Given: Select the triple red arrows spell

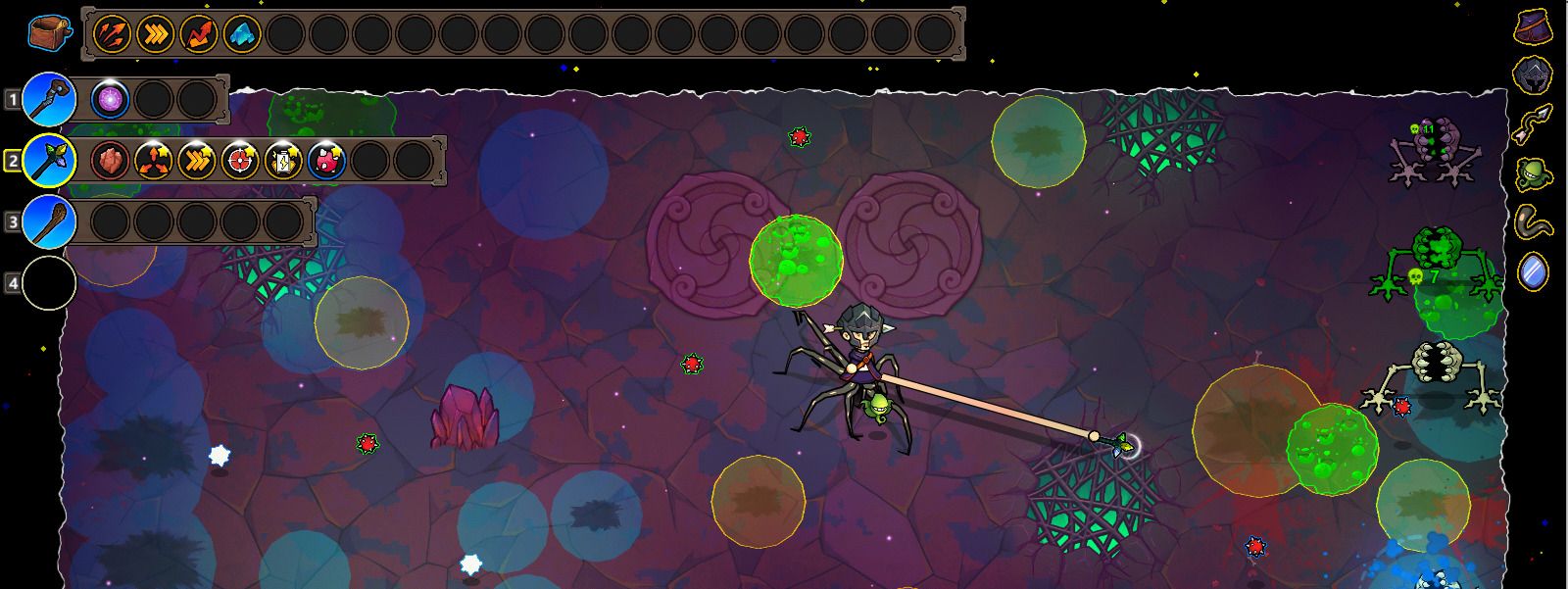Looking at the screenshot, I should click(112, 35).
